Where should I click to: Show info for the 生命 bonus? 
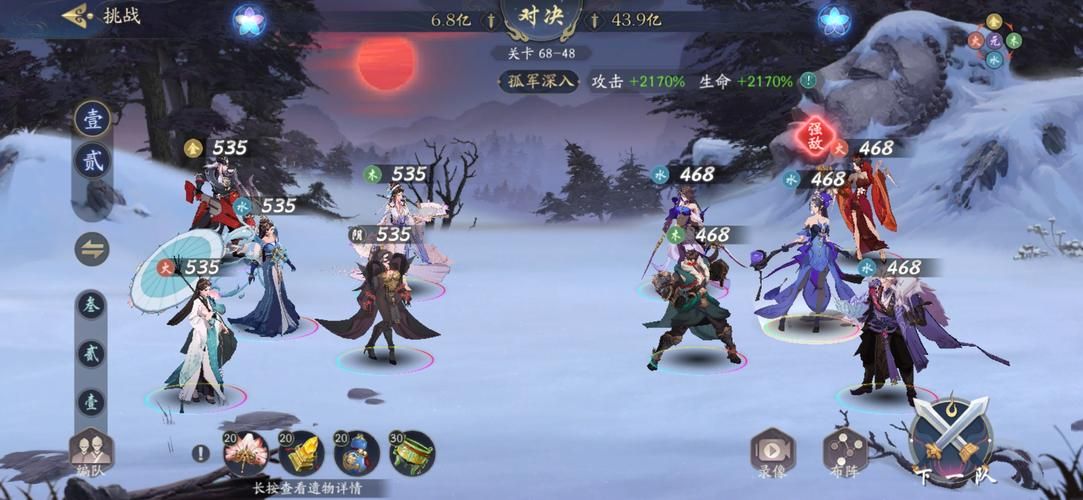coord(807,81)
